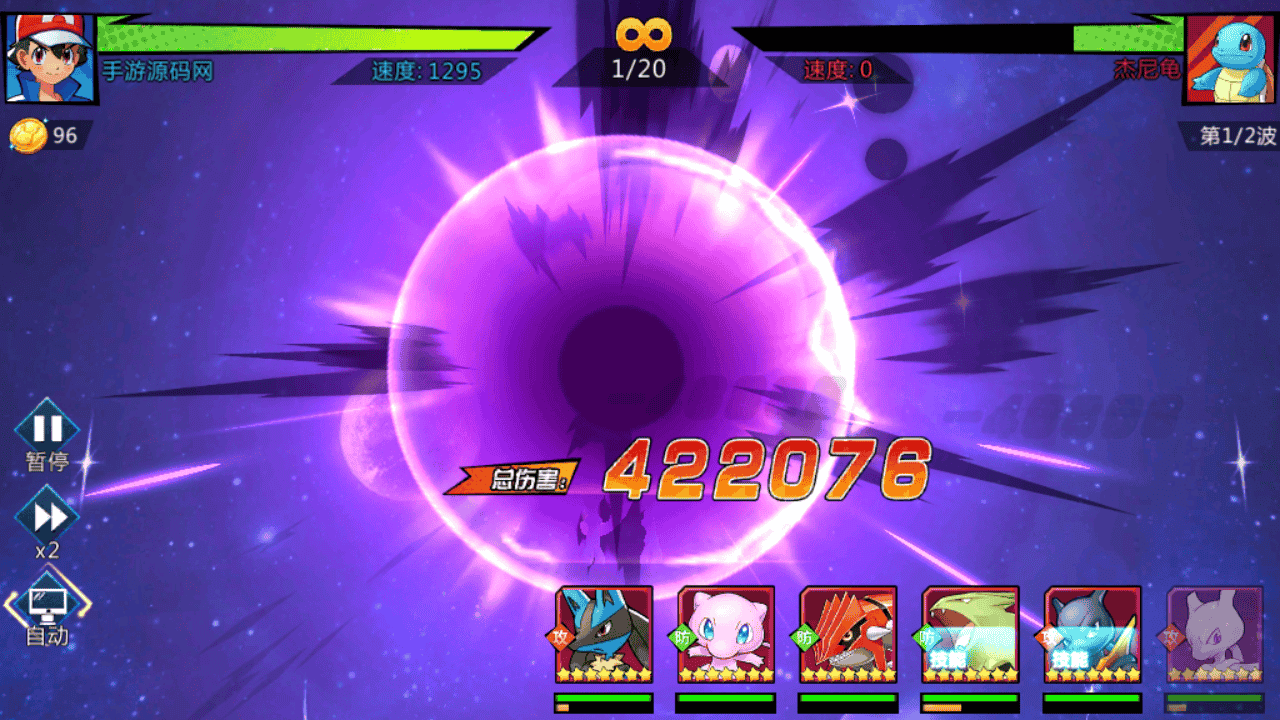Select the Lucario portrait card
The width and height of the screenshot is (1280, 720).
[x=604, y=634]
